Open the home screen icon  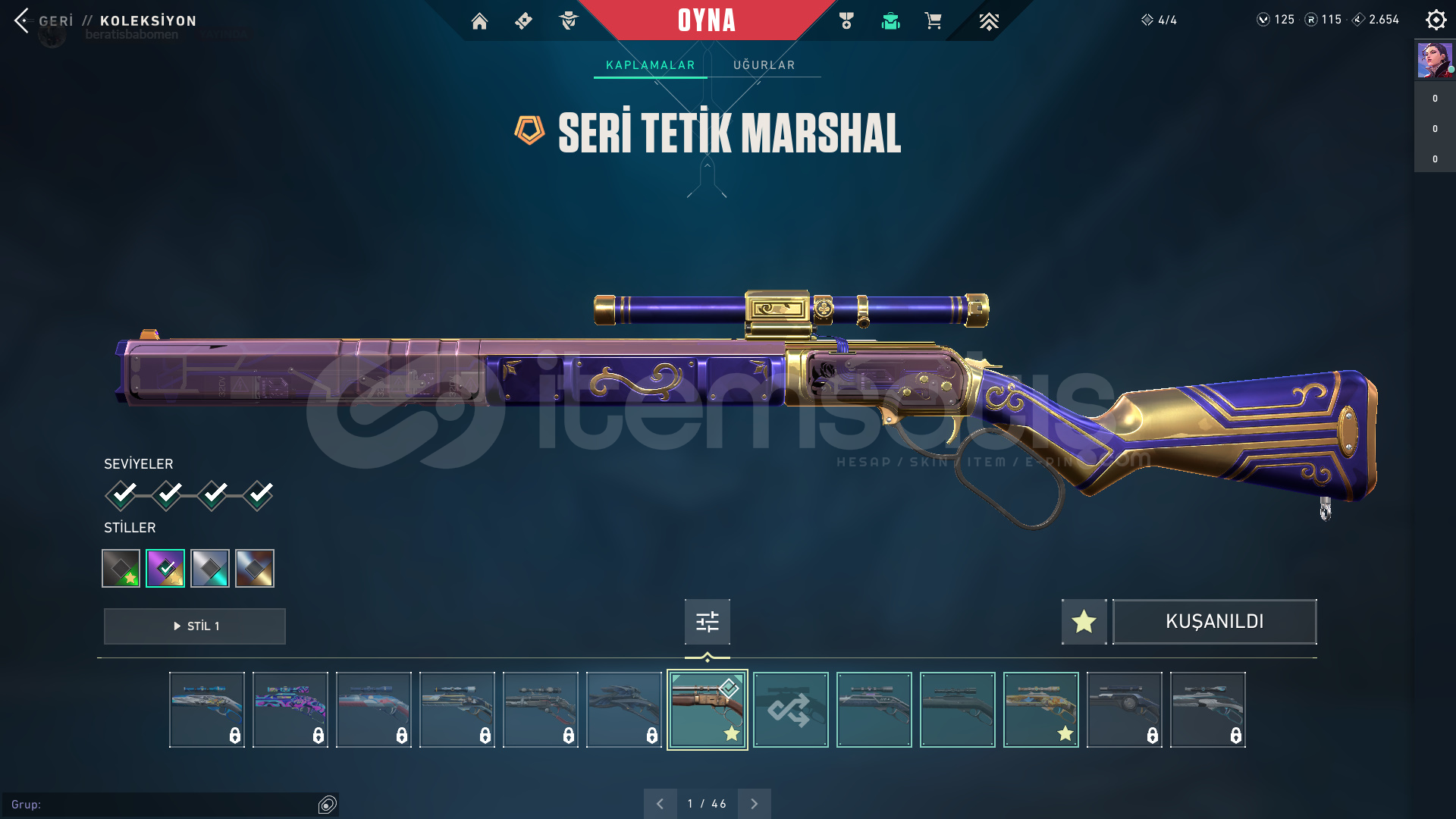(479, 21)
